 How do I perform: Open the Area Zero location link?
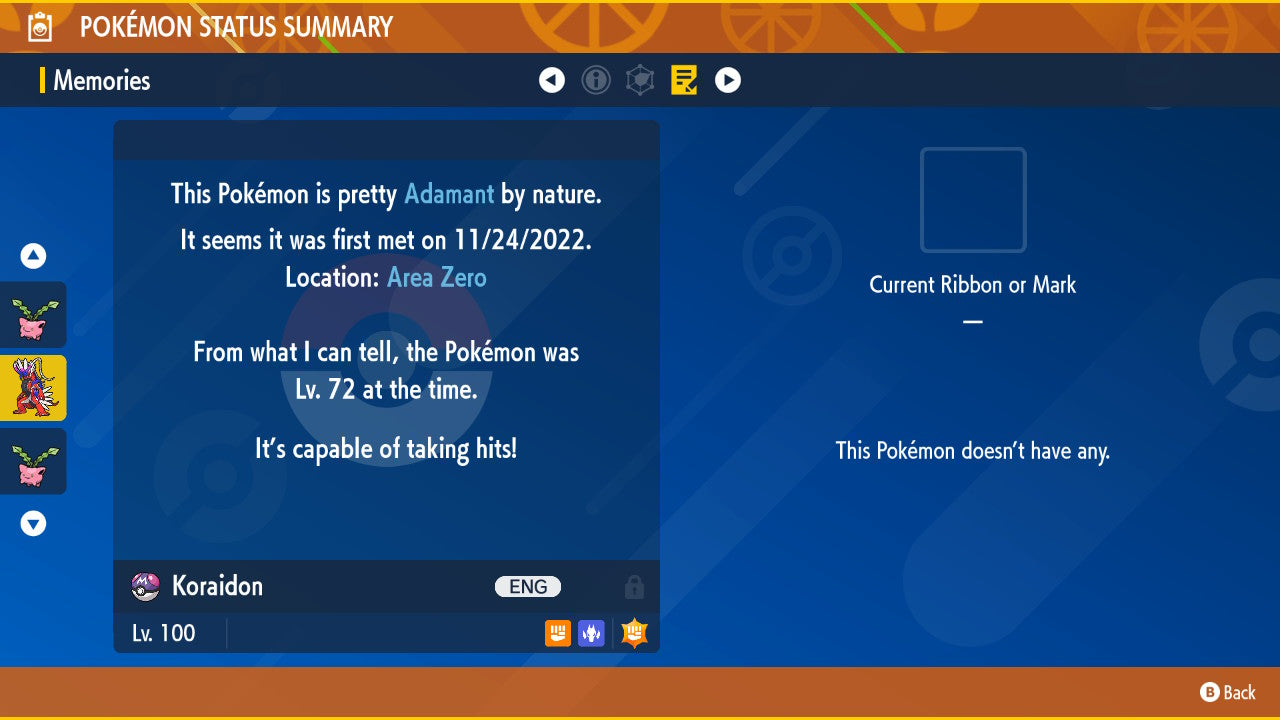(x=436, y=277)
